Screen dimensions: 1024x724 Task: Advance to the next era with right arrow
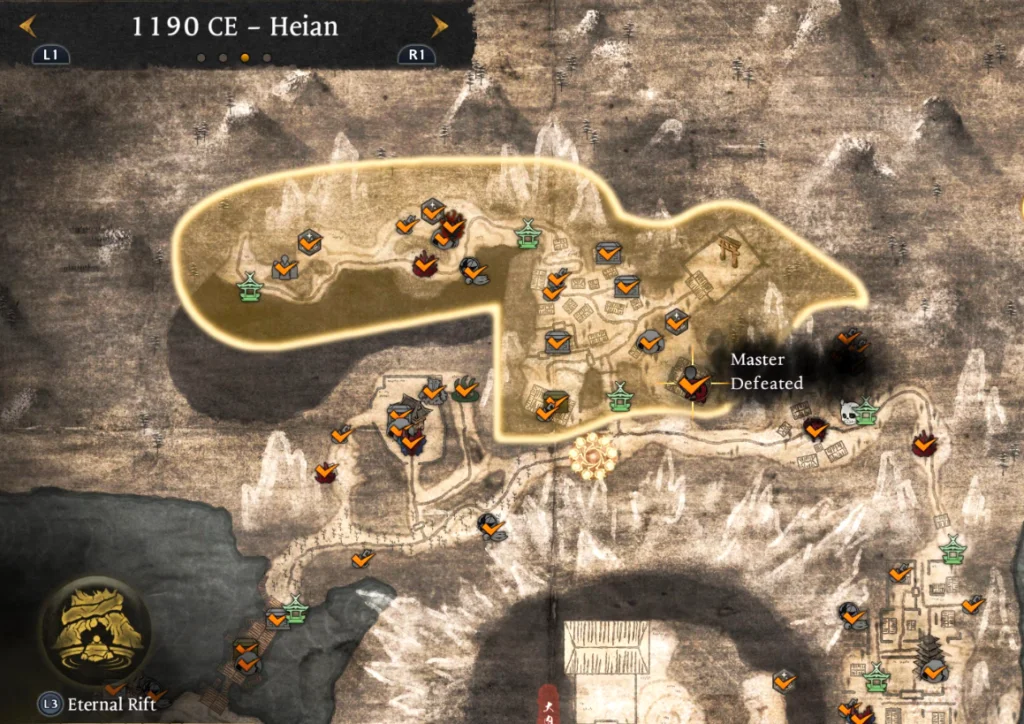[438, 26]
